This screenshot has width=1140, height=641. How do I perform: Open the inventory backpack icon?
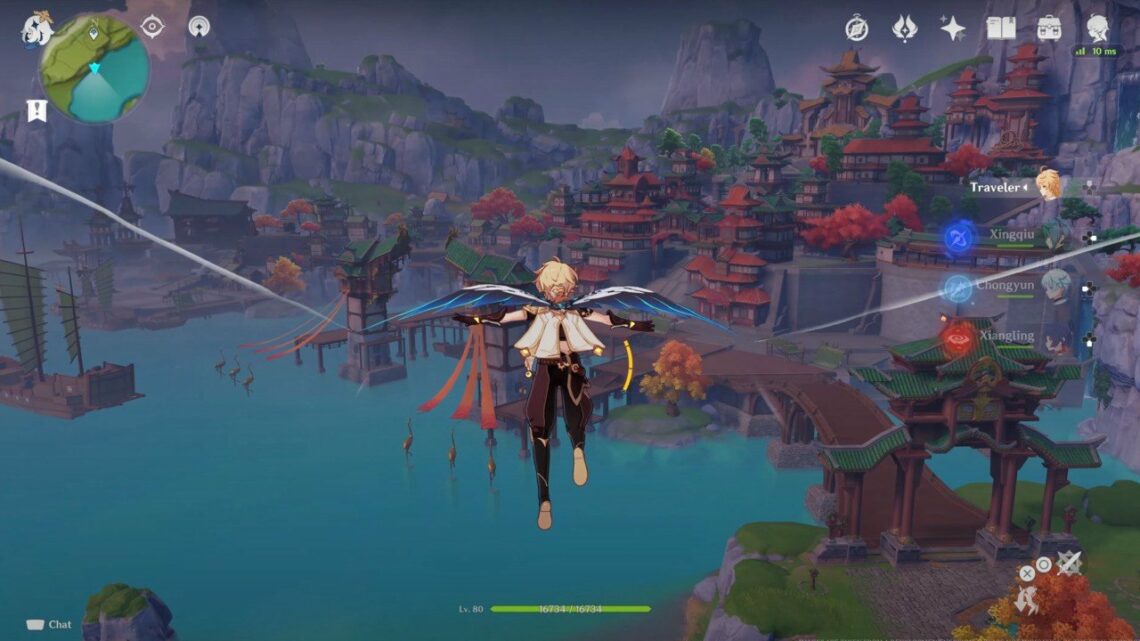coord(1049,28)
